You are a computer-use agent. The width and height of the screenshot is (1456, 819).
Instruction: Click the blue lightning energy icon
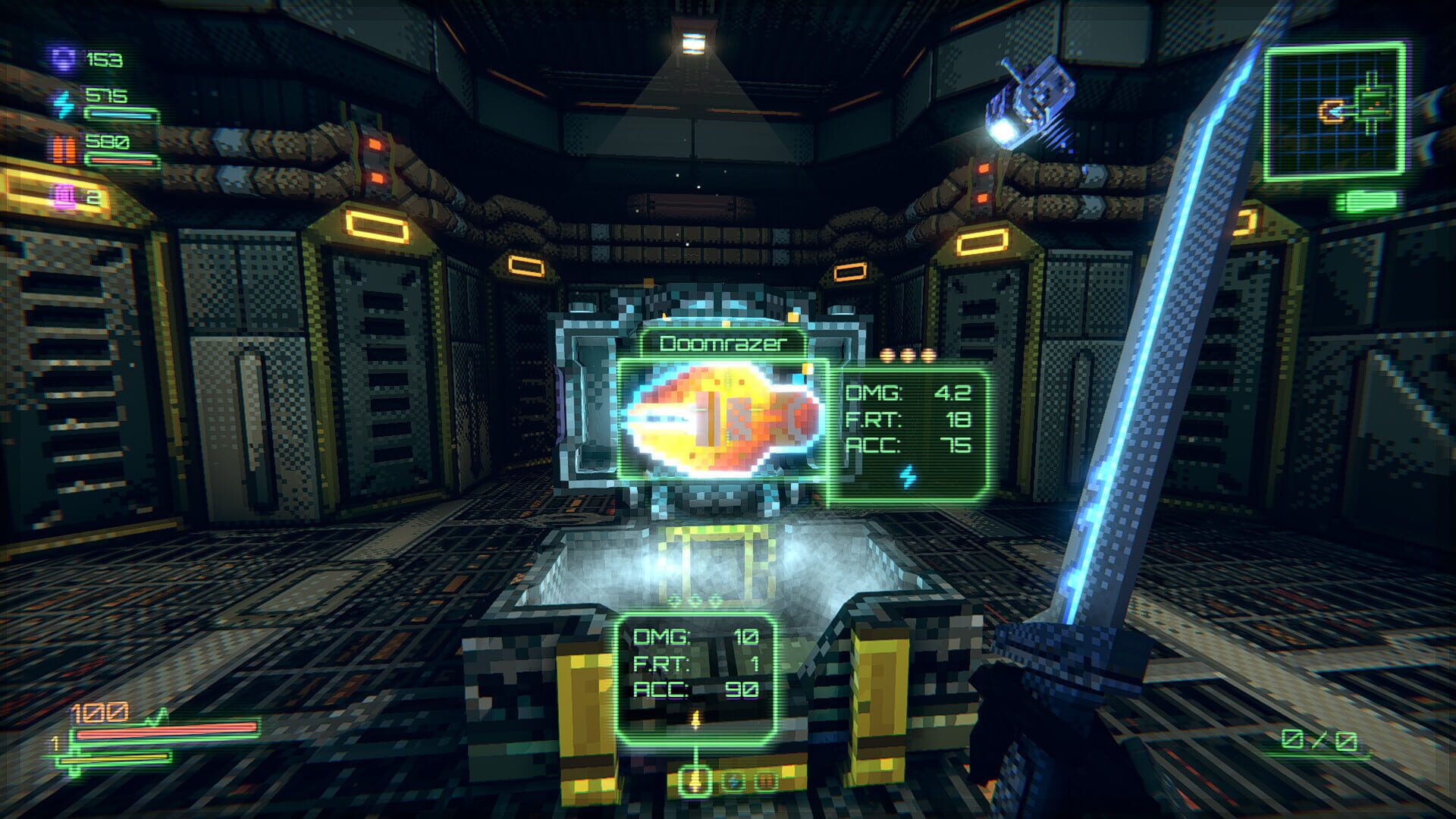click(x=64, y=106)
